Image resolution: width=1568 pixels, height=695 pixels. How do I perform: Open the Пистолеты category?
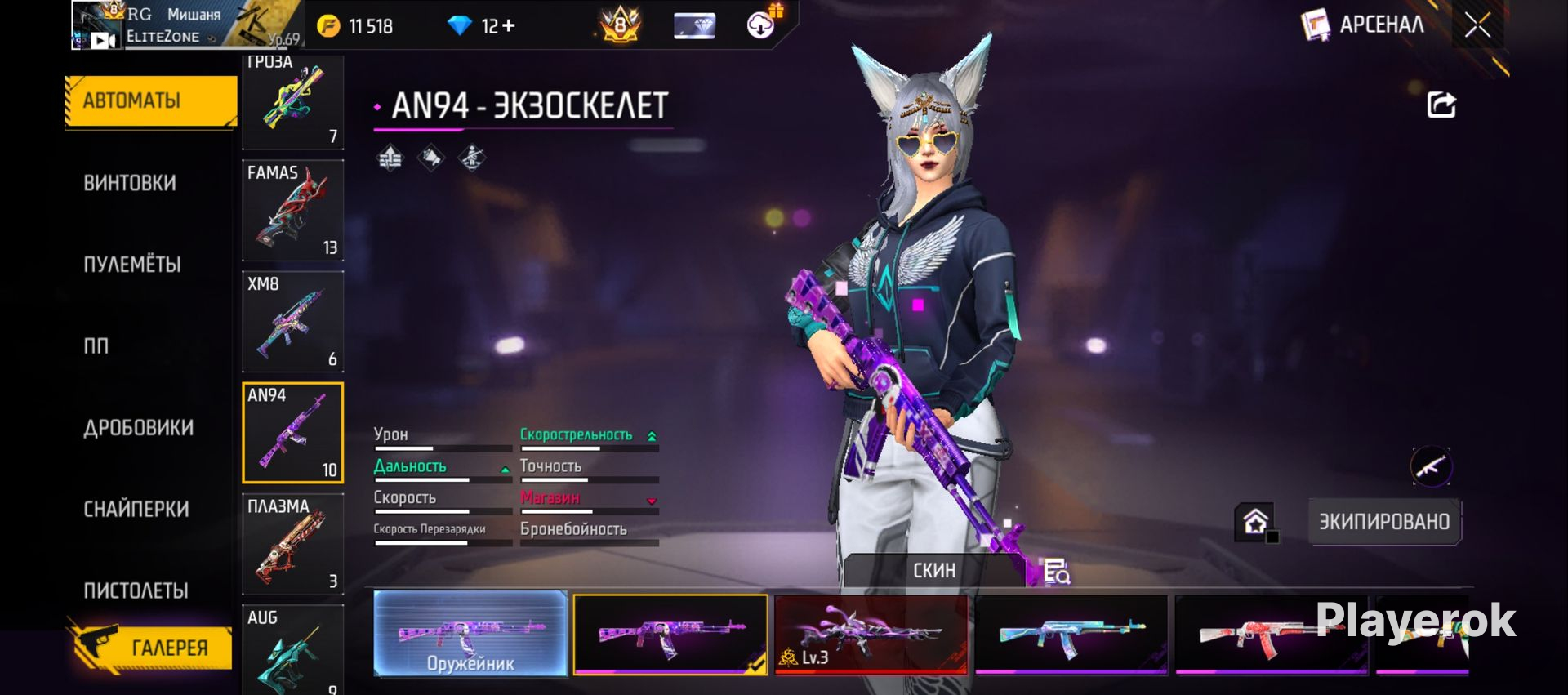[x=136, y=590]
